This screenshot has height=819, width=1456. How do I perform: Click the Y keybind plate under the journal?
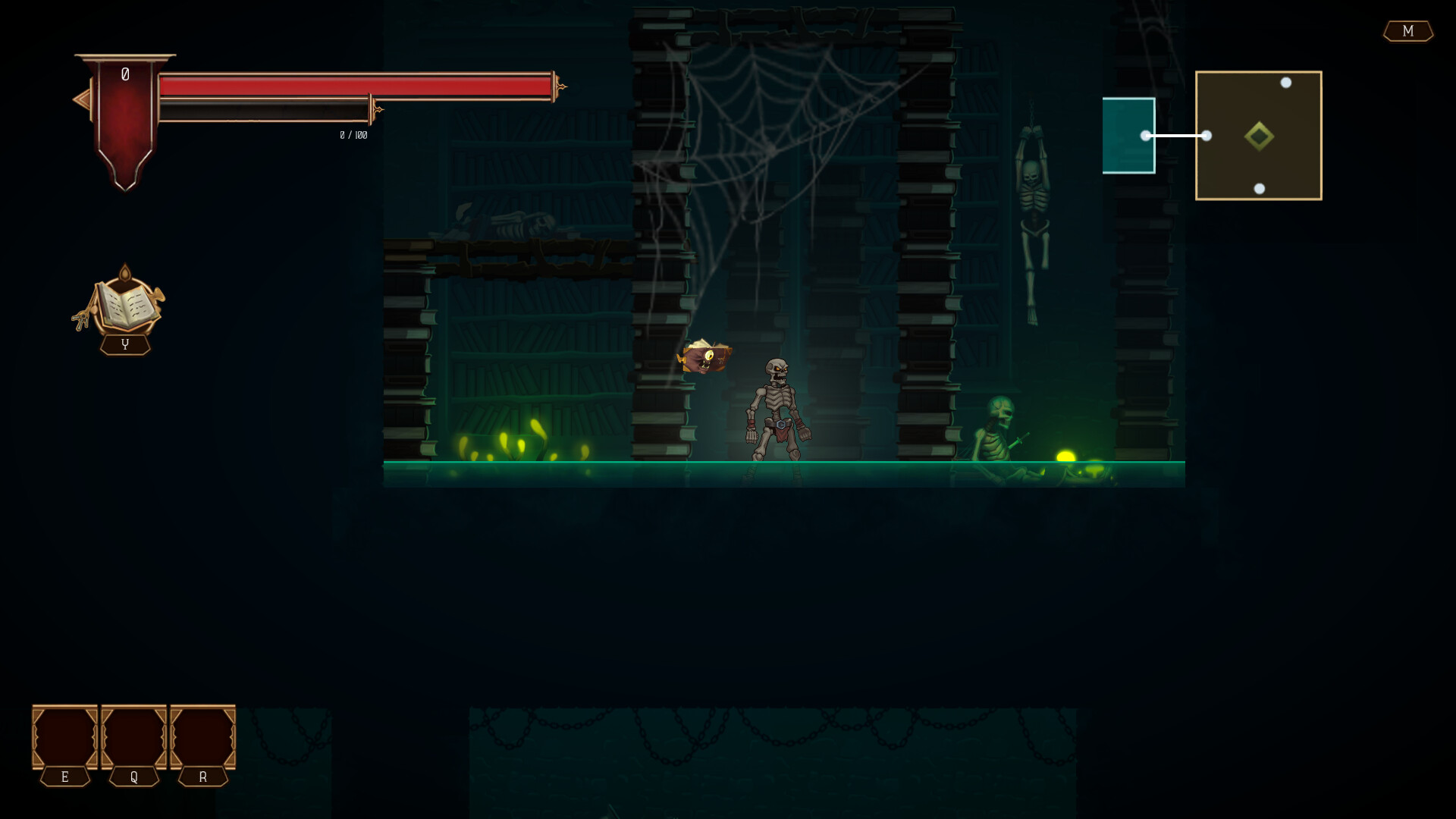point(125,345)
